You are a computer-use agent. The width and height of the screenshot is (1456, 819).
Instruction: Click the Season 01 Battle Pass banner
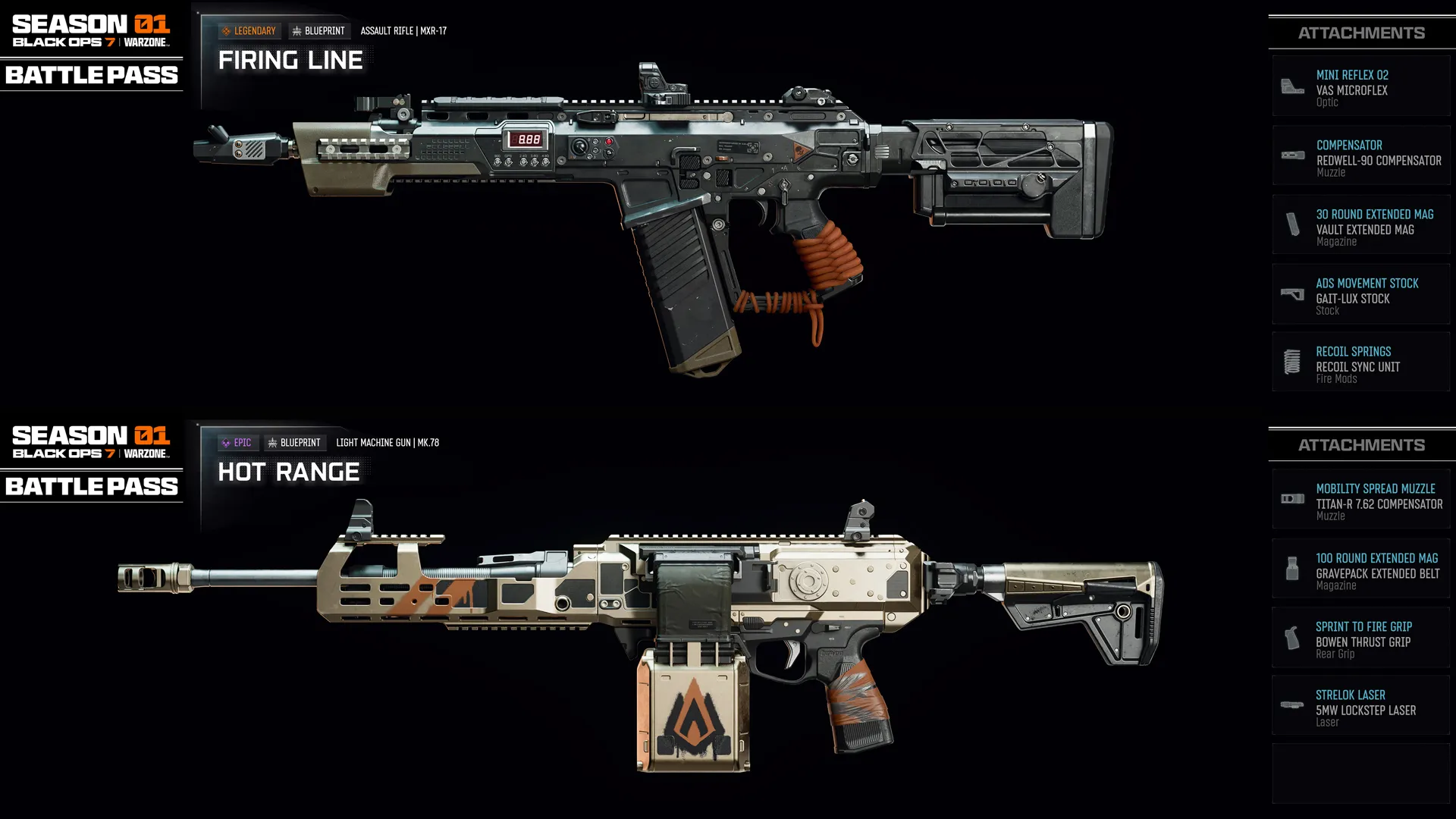(x=91, y=45)
